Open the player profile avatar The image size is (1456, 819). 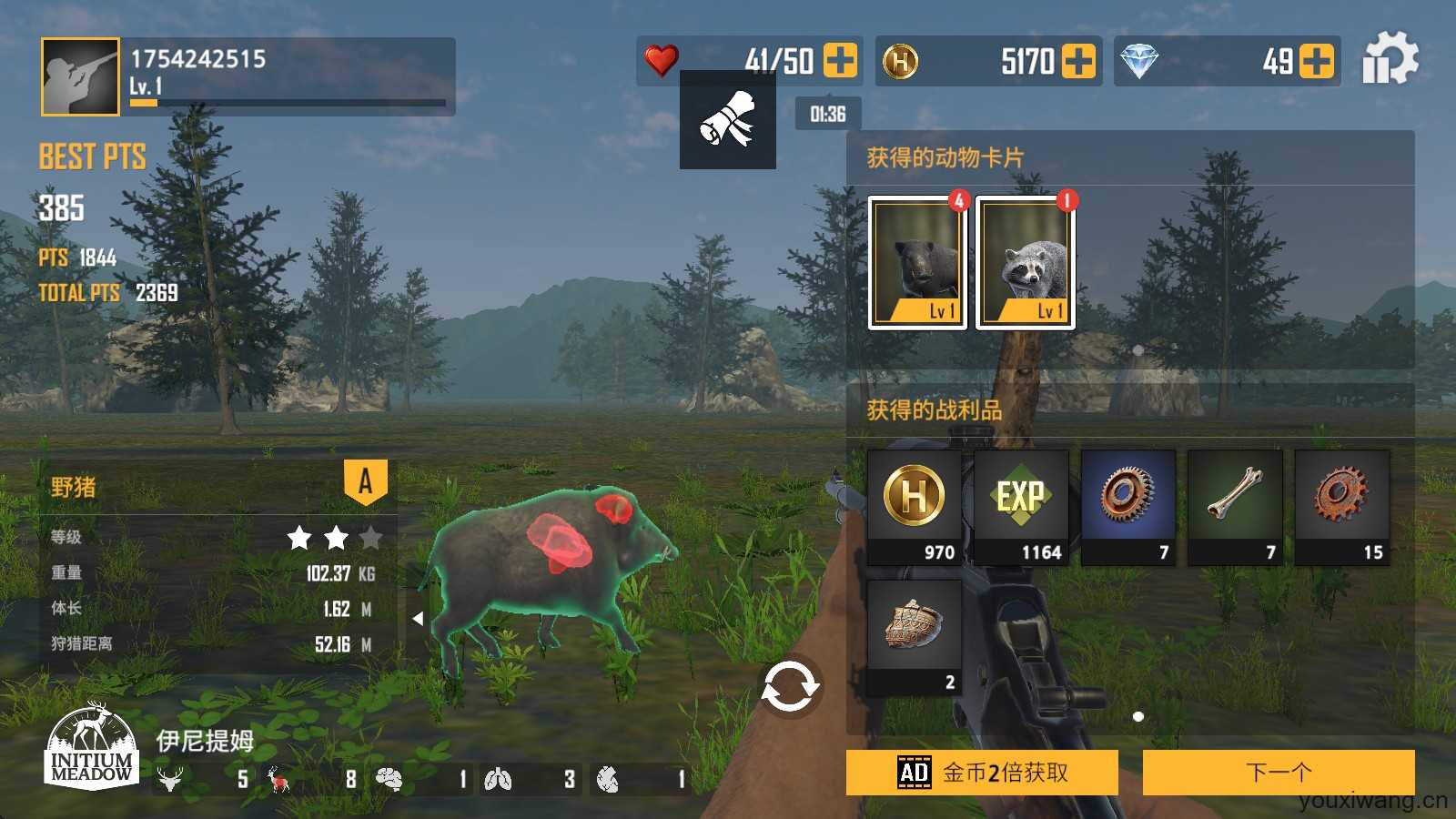coord(80,77)
